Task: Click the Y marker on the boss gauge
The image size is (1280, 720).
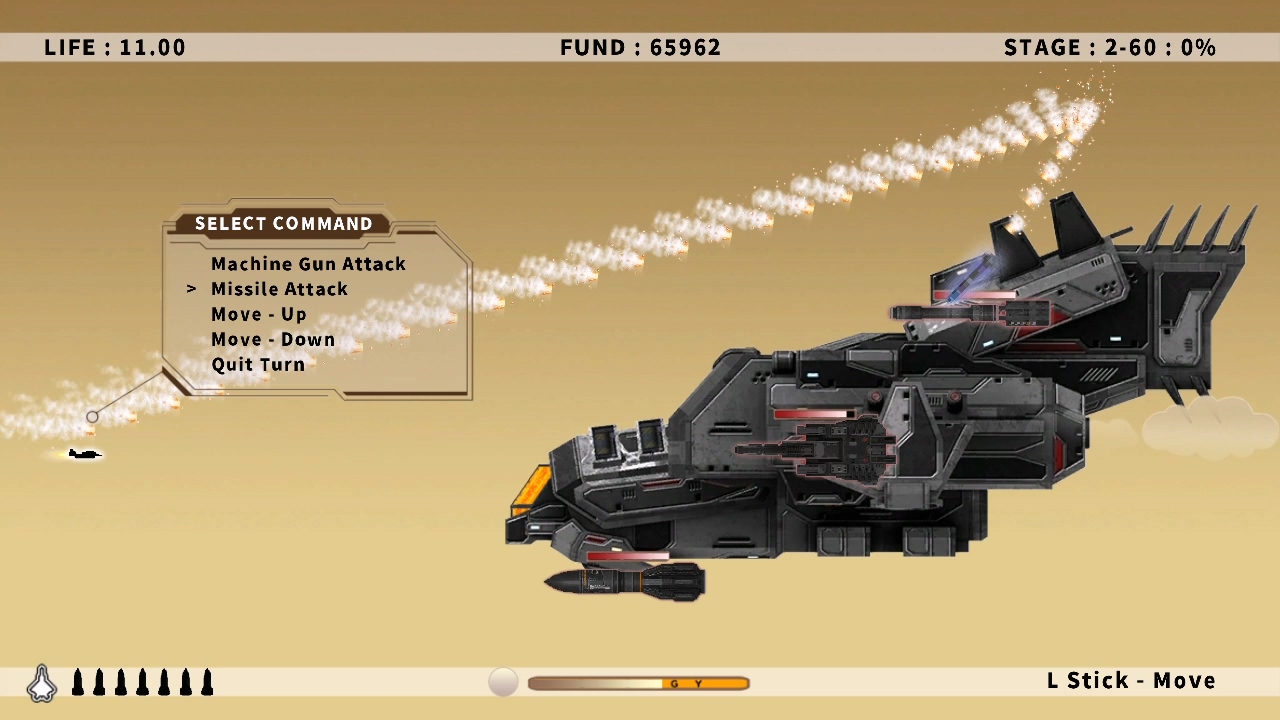Action: (699, 684)
